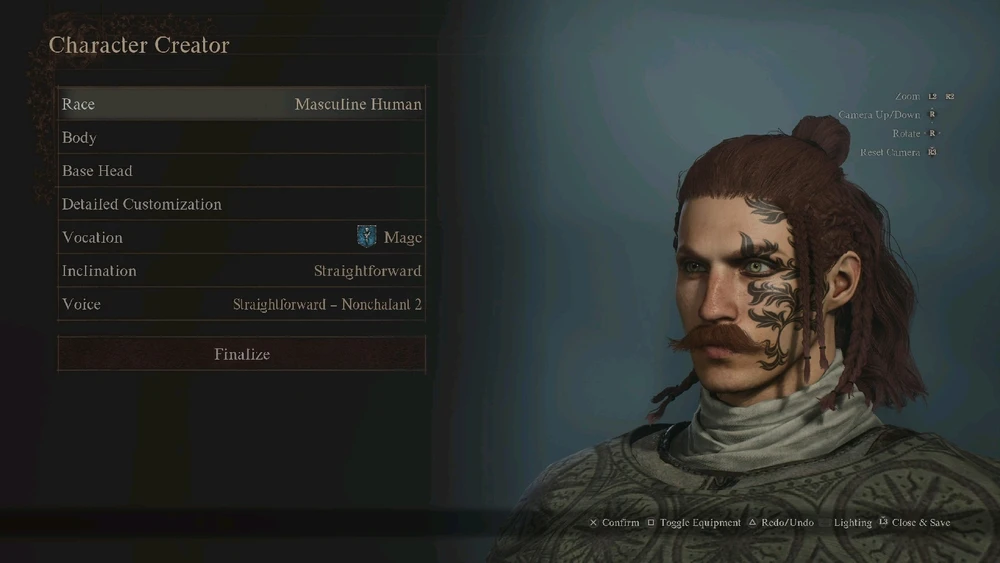Click the Finalize button
The width and height of the screenshot is (1000, 563).
click(241, 354)
